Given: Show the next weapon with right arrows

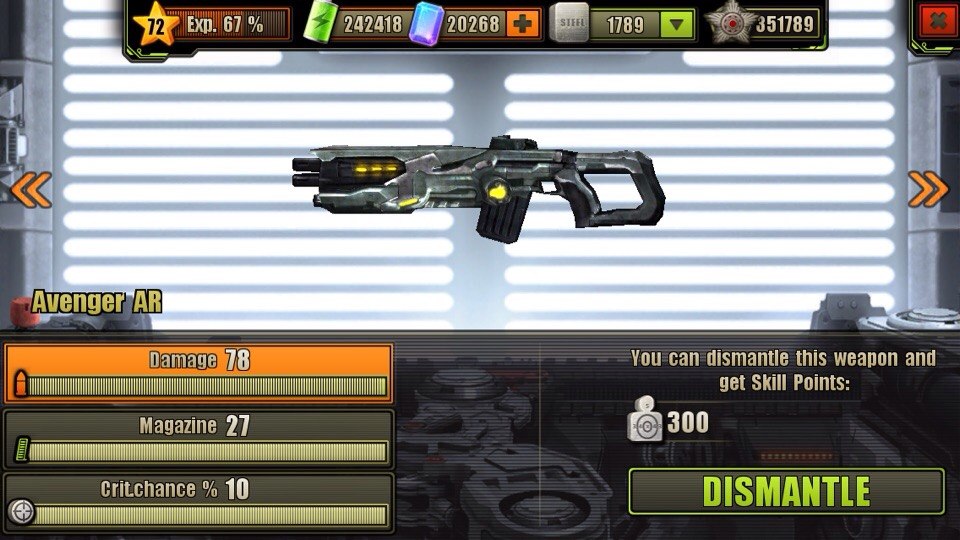Looking at the screenshot, I should tap(928, 189).
